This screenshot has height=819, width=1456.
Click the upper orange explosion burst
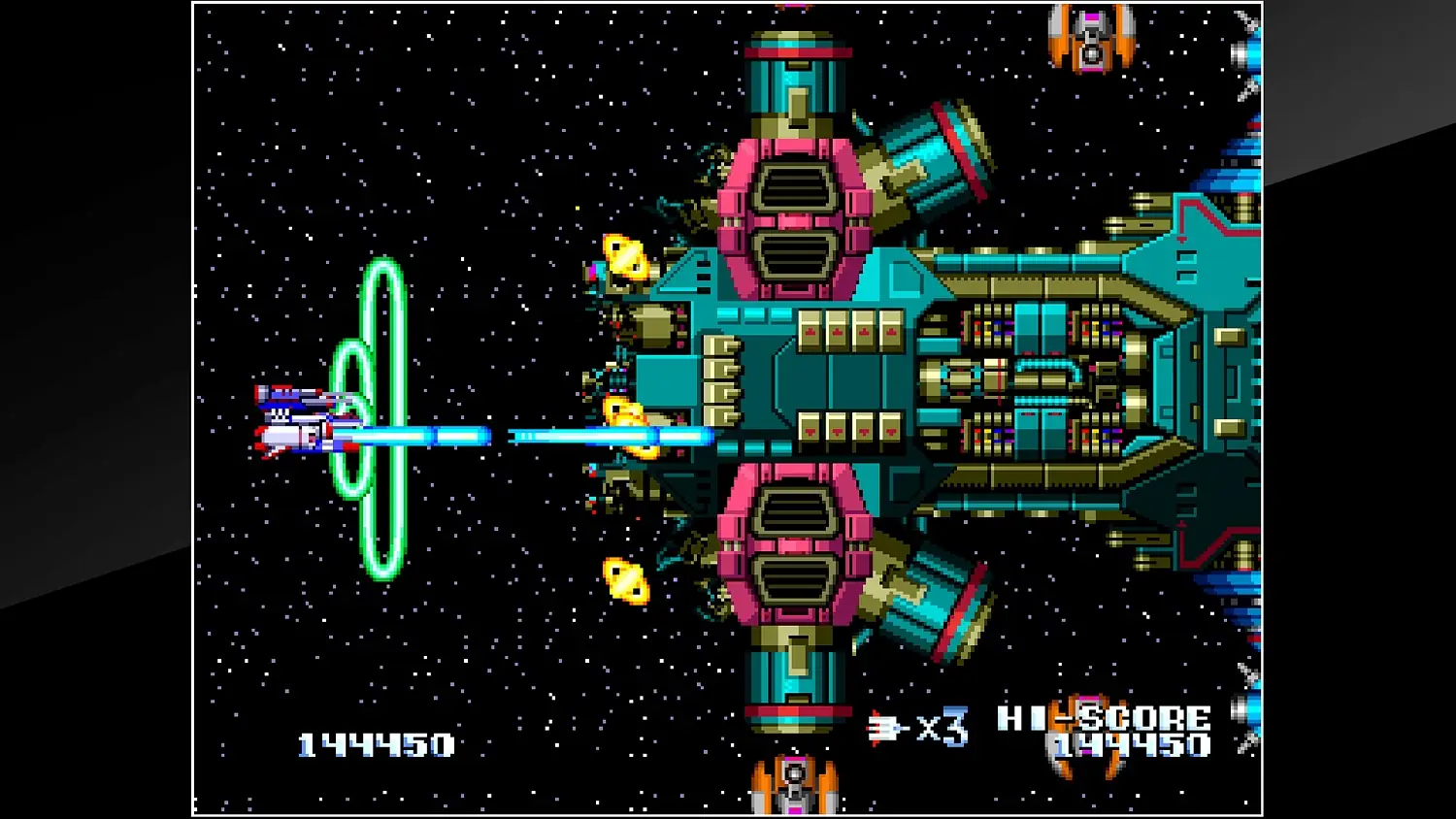click(626, 257)
